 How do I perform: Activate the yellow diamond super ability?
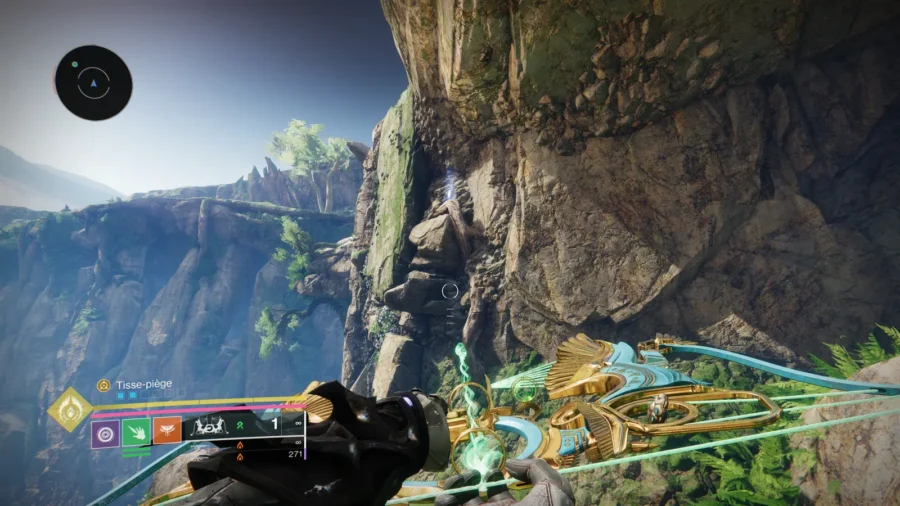click(x=70, y=410)
